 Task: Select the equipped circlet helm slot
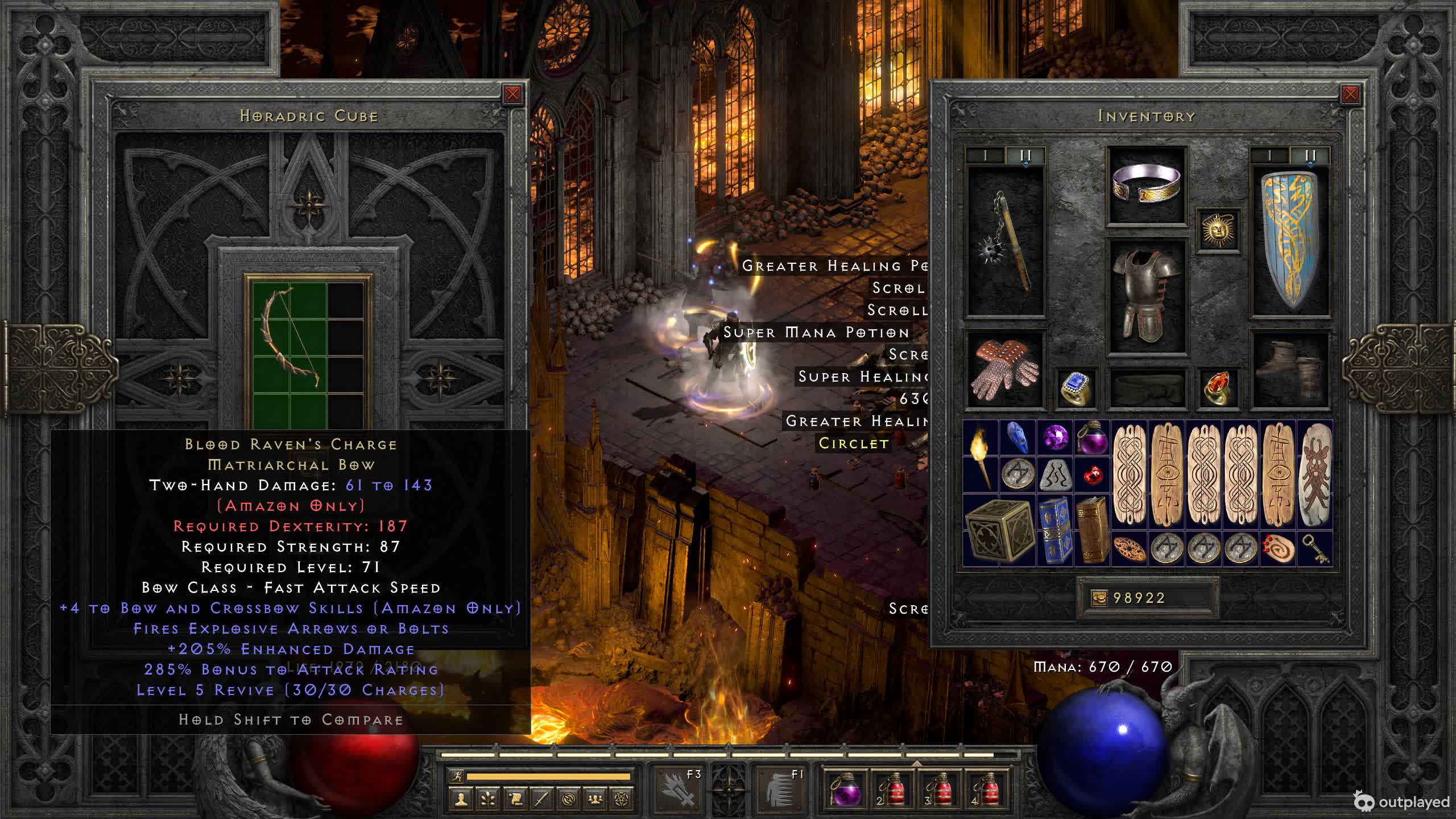[1147, 185]
